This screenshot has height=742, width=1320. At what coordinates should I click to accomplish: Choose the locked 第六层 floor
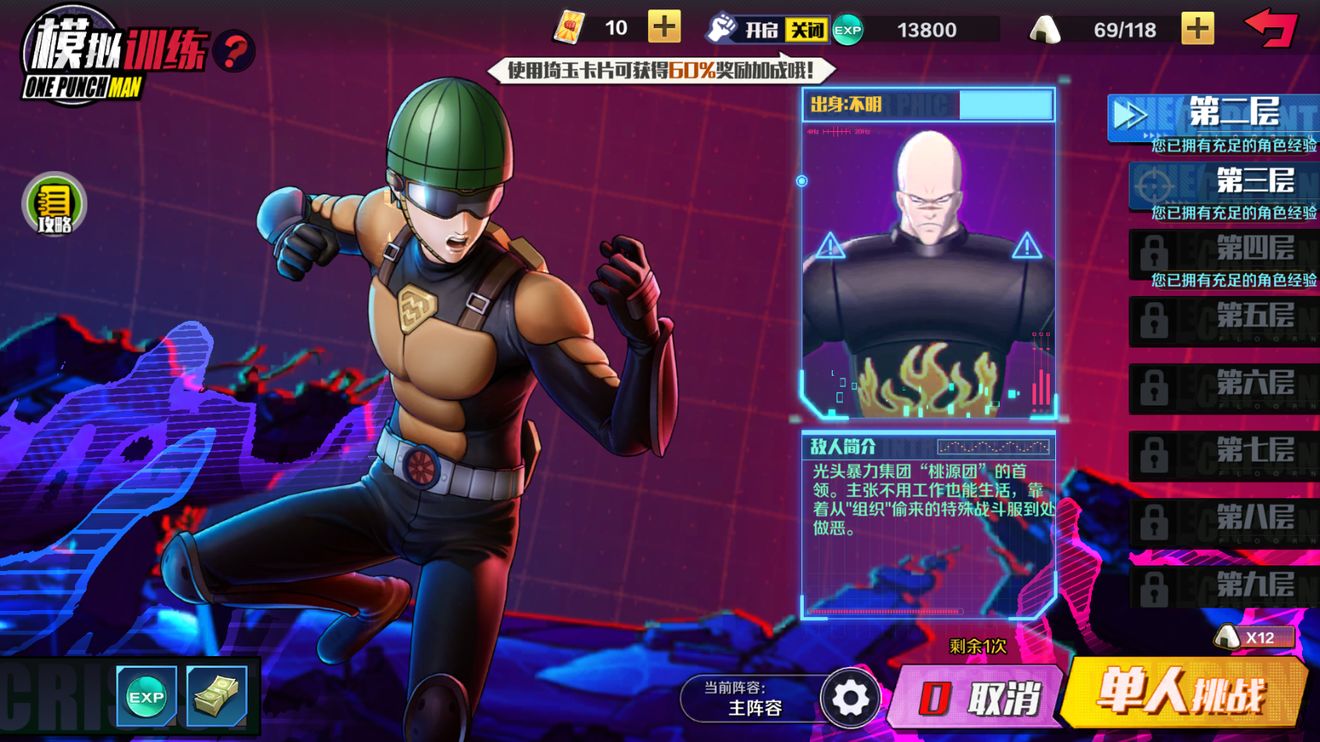(1224, 386)
